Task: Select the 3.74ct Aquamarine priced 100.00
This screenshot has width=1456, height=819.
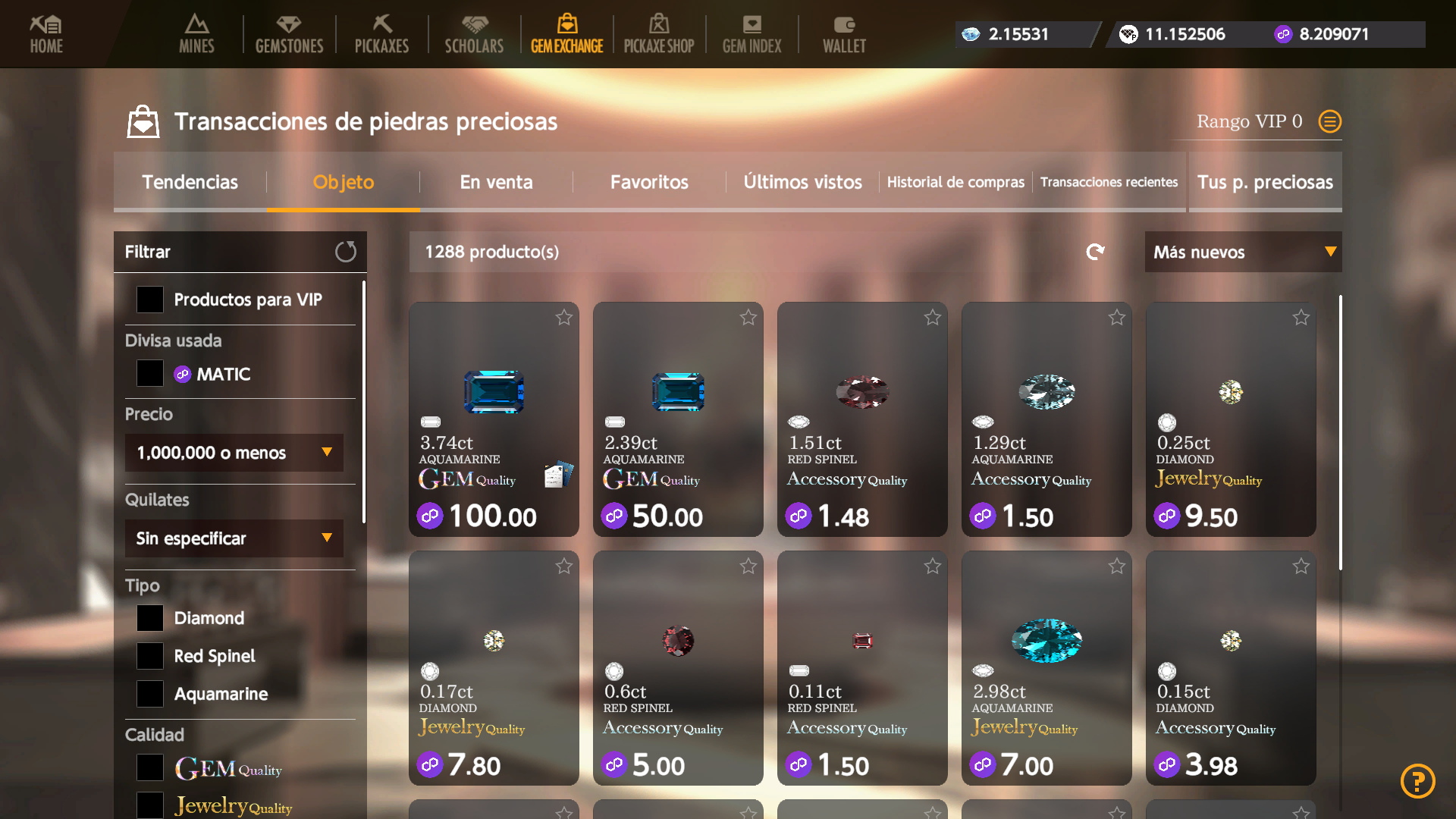Action: pyautogui.click(x=494, y=419)
